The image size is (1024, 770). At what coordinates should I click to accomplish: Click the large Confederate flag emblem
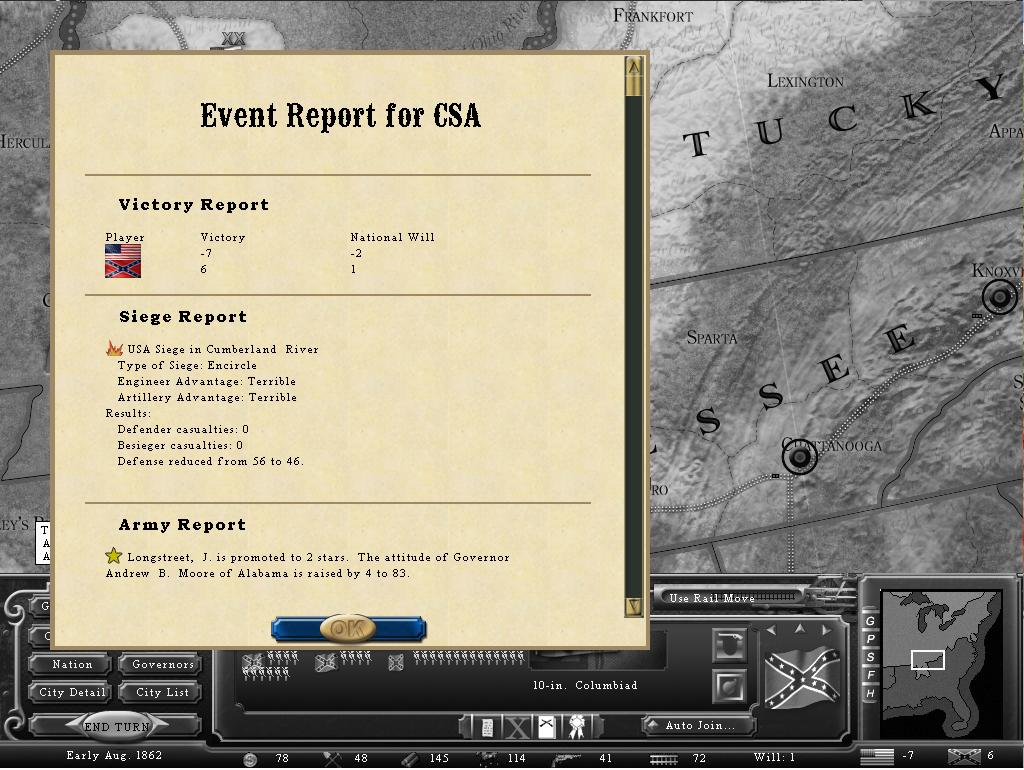[x=801, y=677]
